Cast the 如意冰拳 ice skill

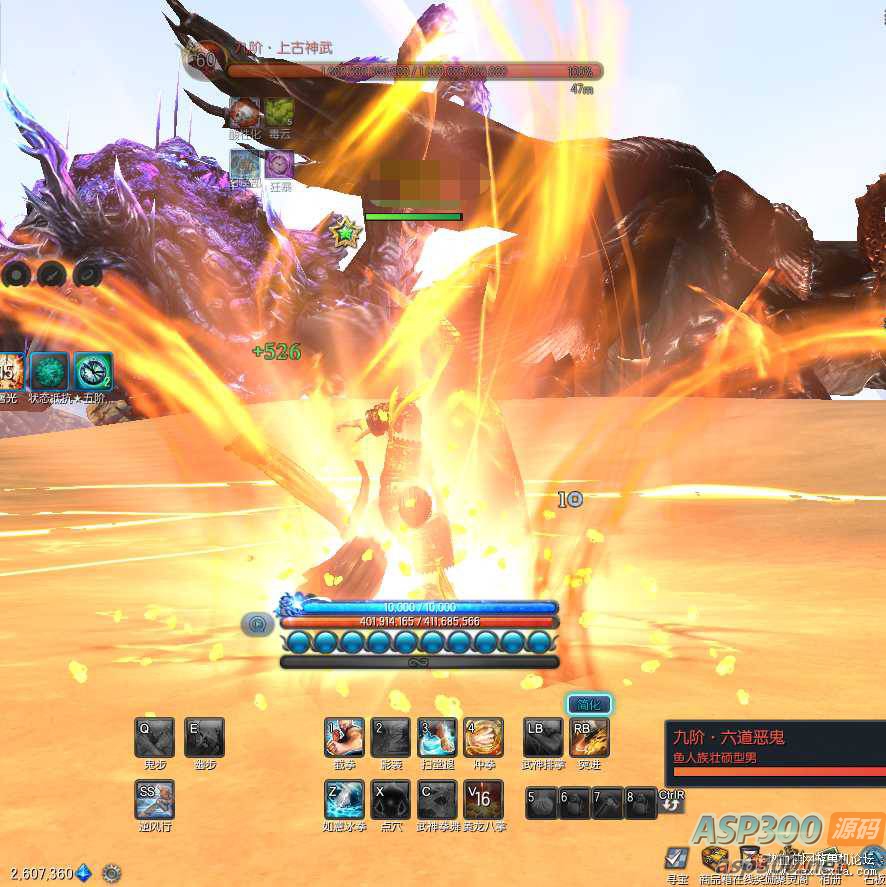[345, 800]
